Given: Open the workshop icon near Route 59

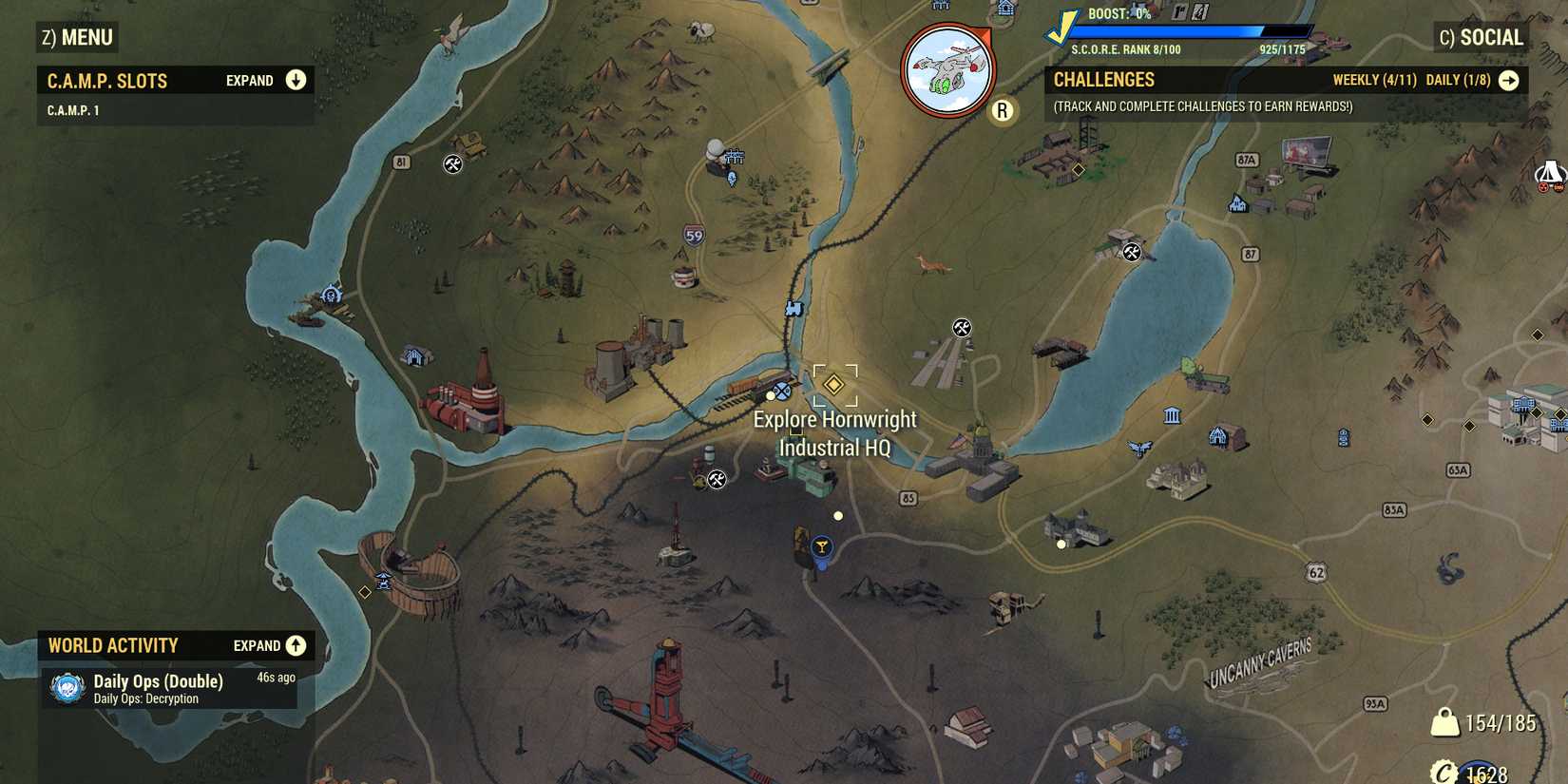Looking at the screenshot, I should (454, 163).
